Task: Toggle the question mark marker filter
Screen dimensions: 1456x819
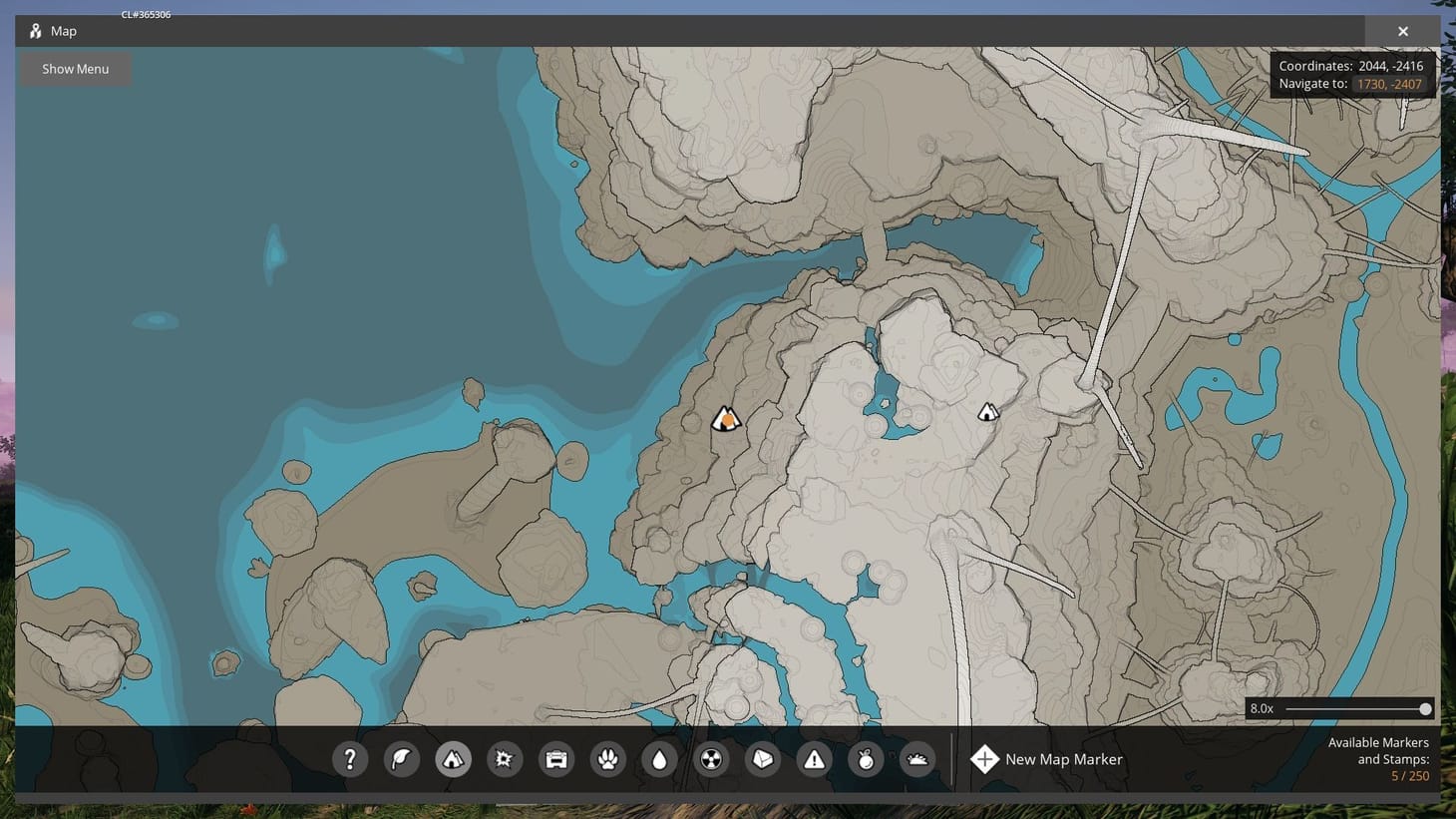Action: tap(350, 759)
